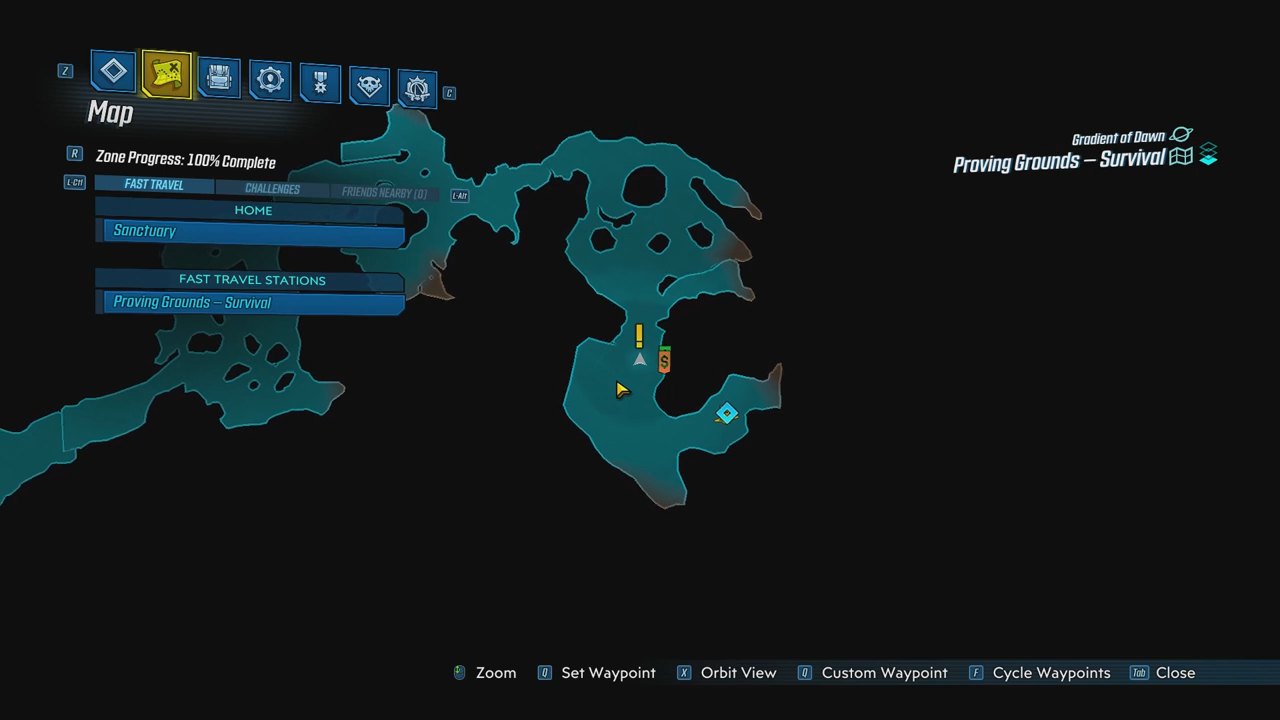The image size is (1280, 720).
Task: Click the yellow exclamation mission marker
Action: [x=639, y=335]
